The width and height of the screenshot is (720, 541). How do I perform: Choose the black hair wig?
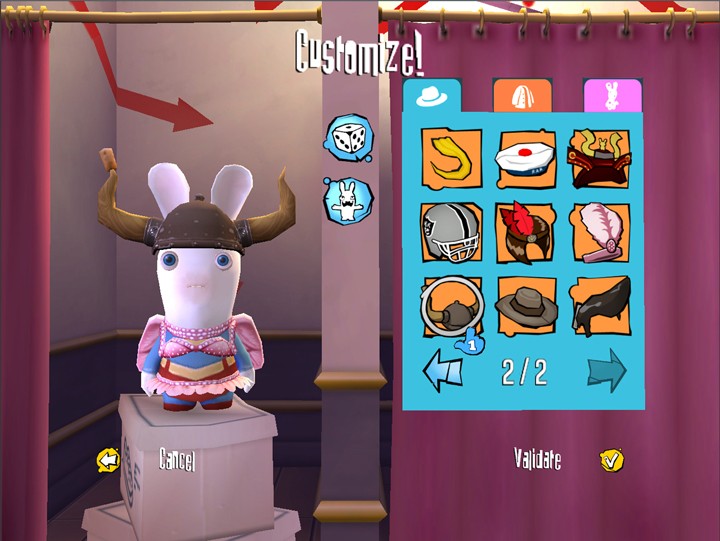[600, 307]
